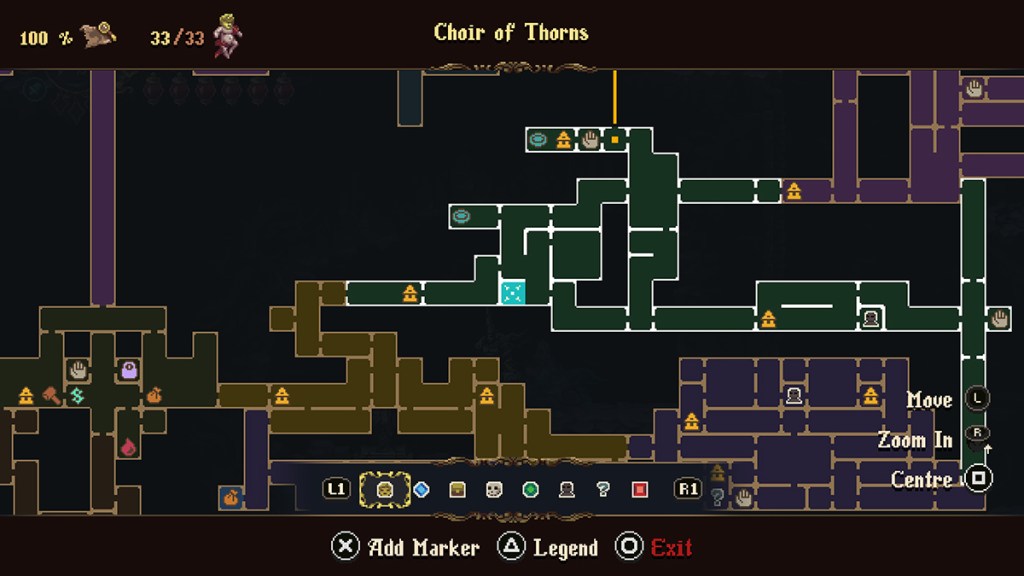Click the teal oval icon beside the top altar
The width and height of the screenshot is (1024, 576).
coord(538,139)
